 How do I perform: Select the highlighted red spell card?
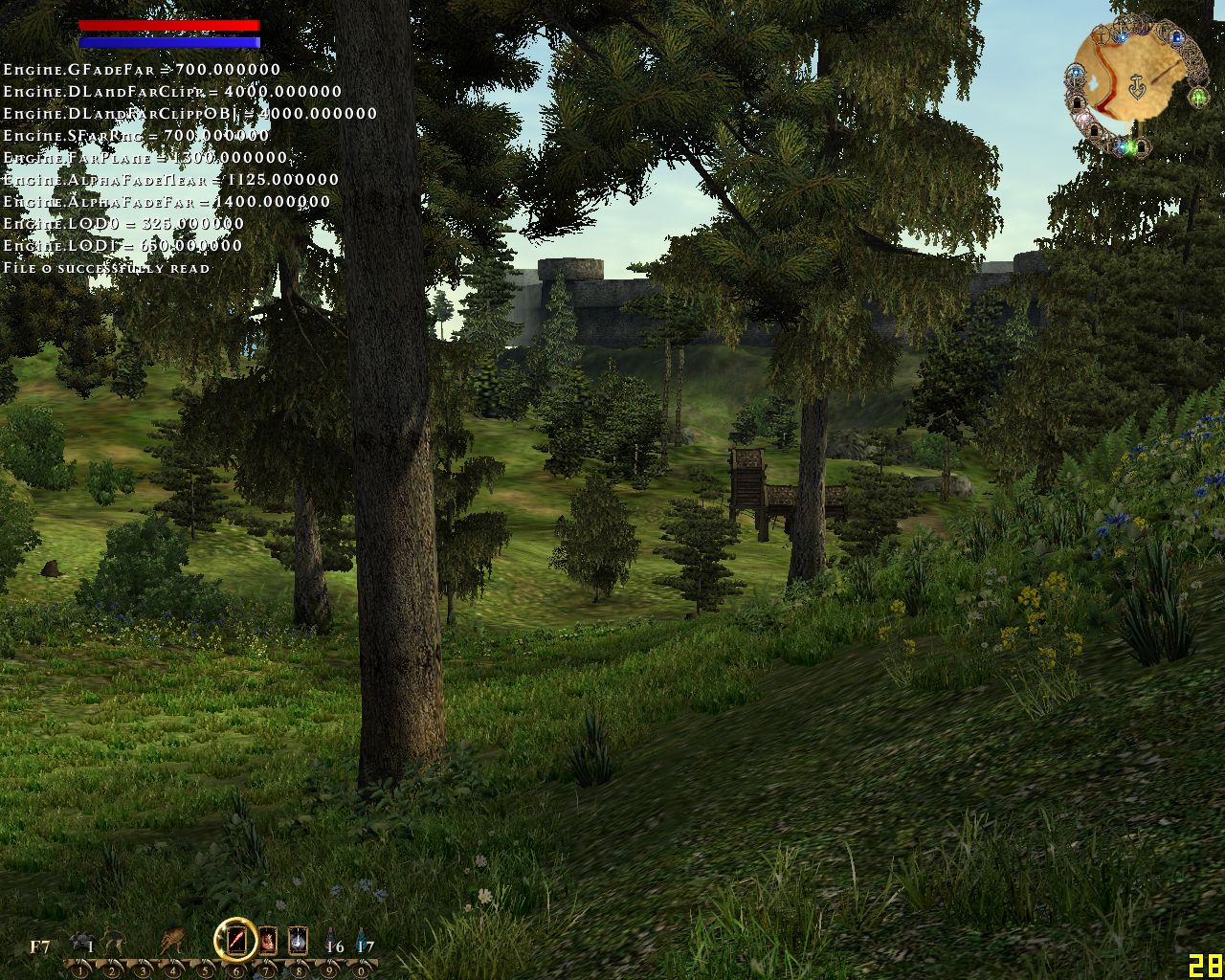pos(236,940)
